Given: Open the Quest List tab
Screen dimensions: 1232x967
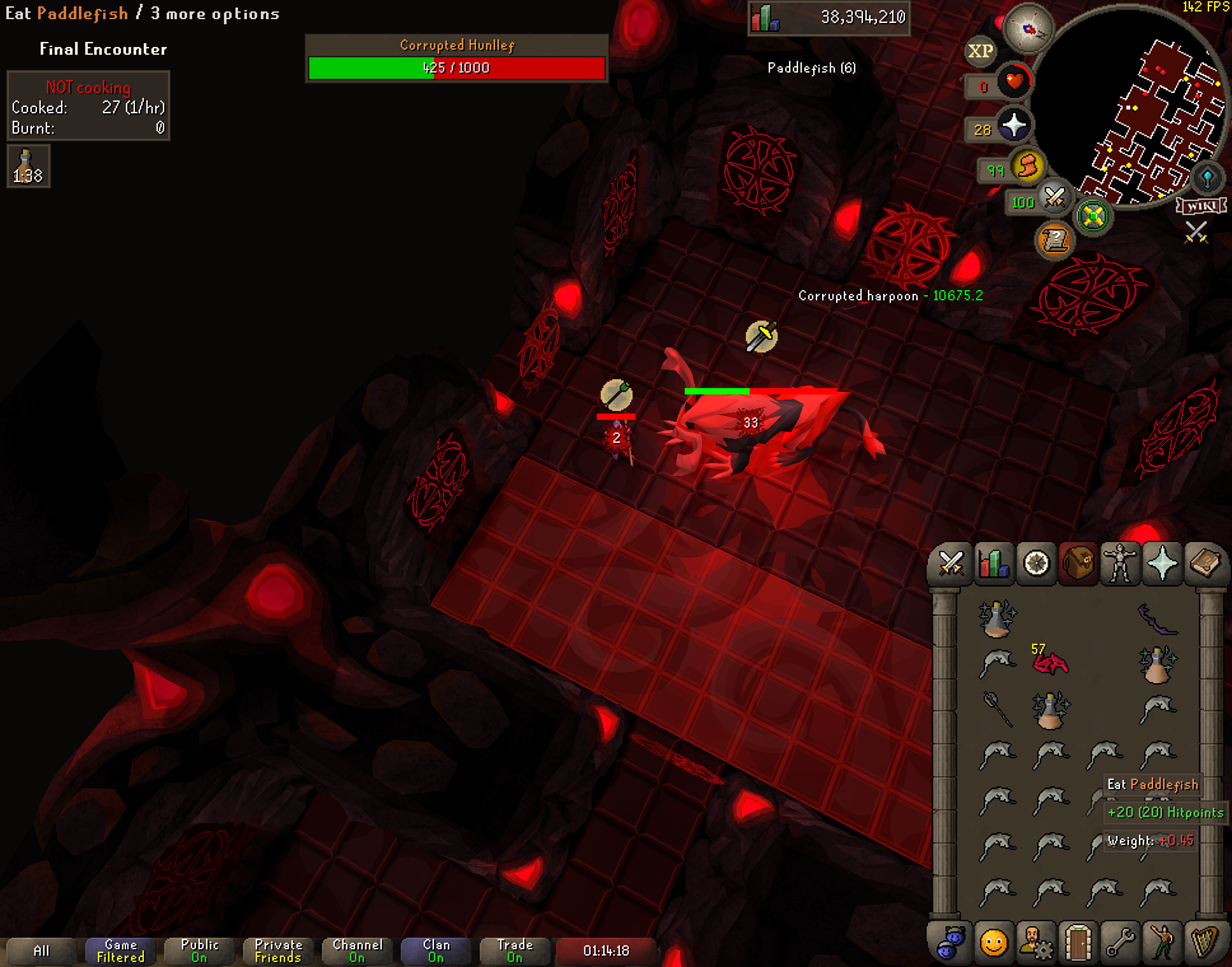Looking at the screenshot, I should [1036, 563].
